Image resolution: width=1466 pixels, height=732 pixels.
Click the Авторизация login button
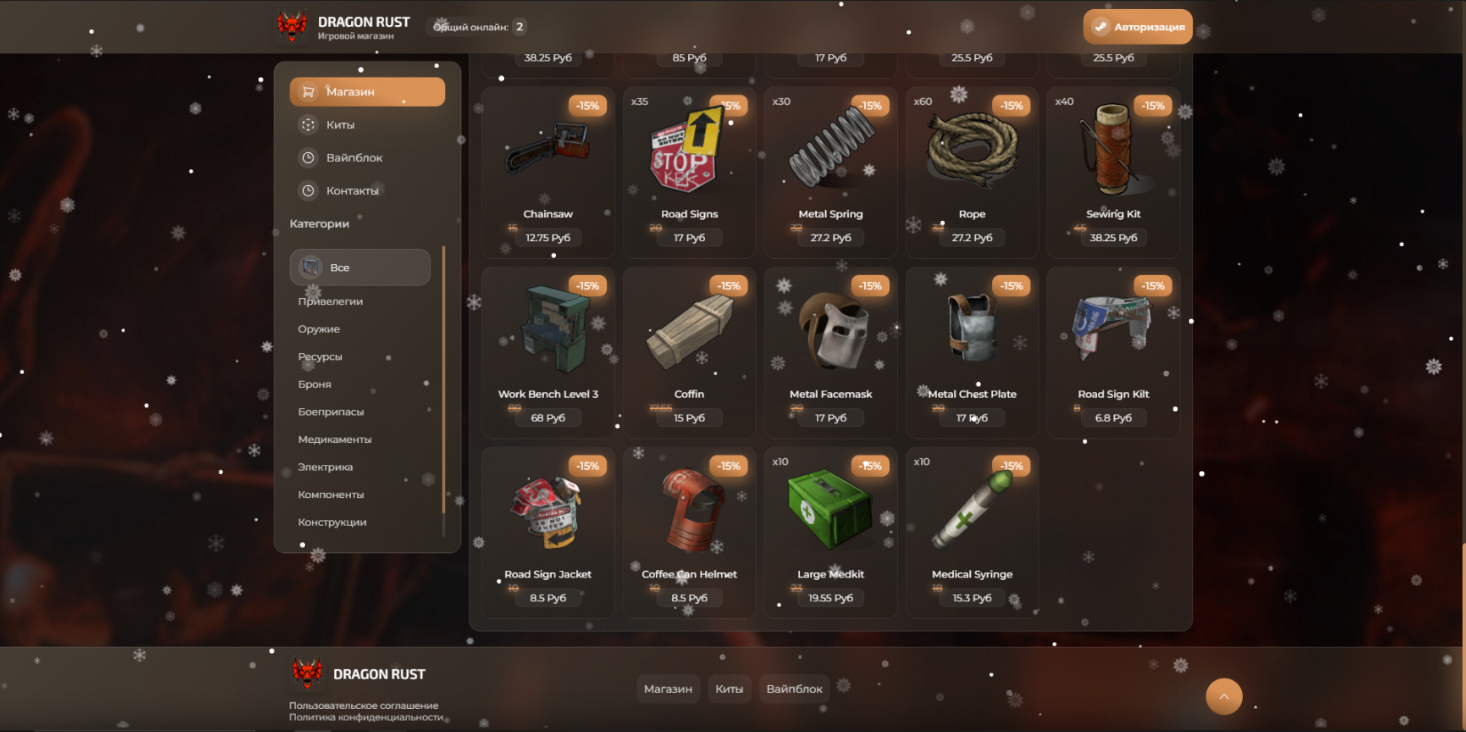coord(1137,27)
